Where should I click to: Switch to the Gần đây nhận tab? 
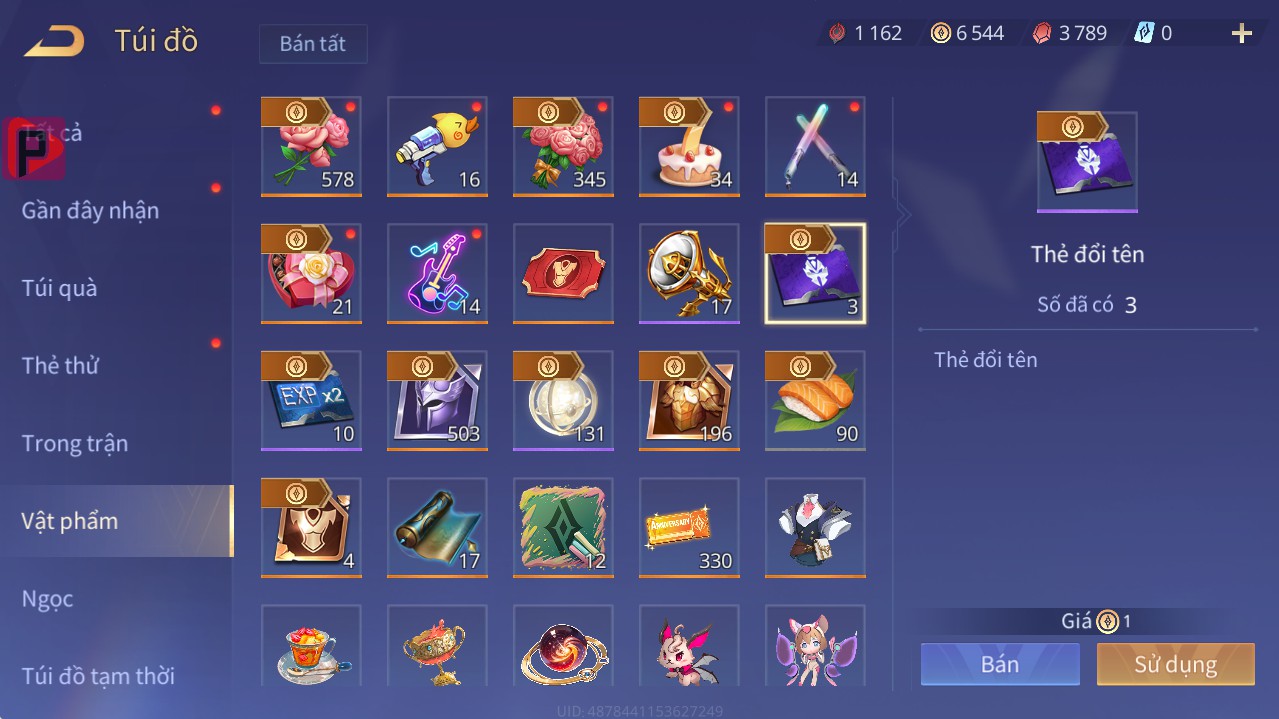(x=90, y=210)
